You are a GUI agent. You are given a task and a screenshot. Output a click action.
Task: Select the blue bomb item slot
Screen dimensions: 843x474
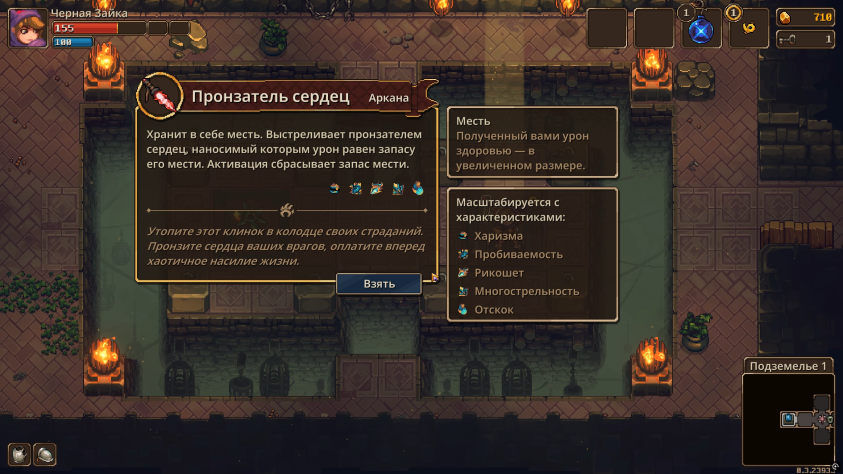[x=702, y=29]
